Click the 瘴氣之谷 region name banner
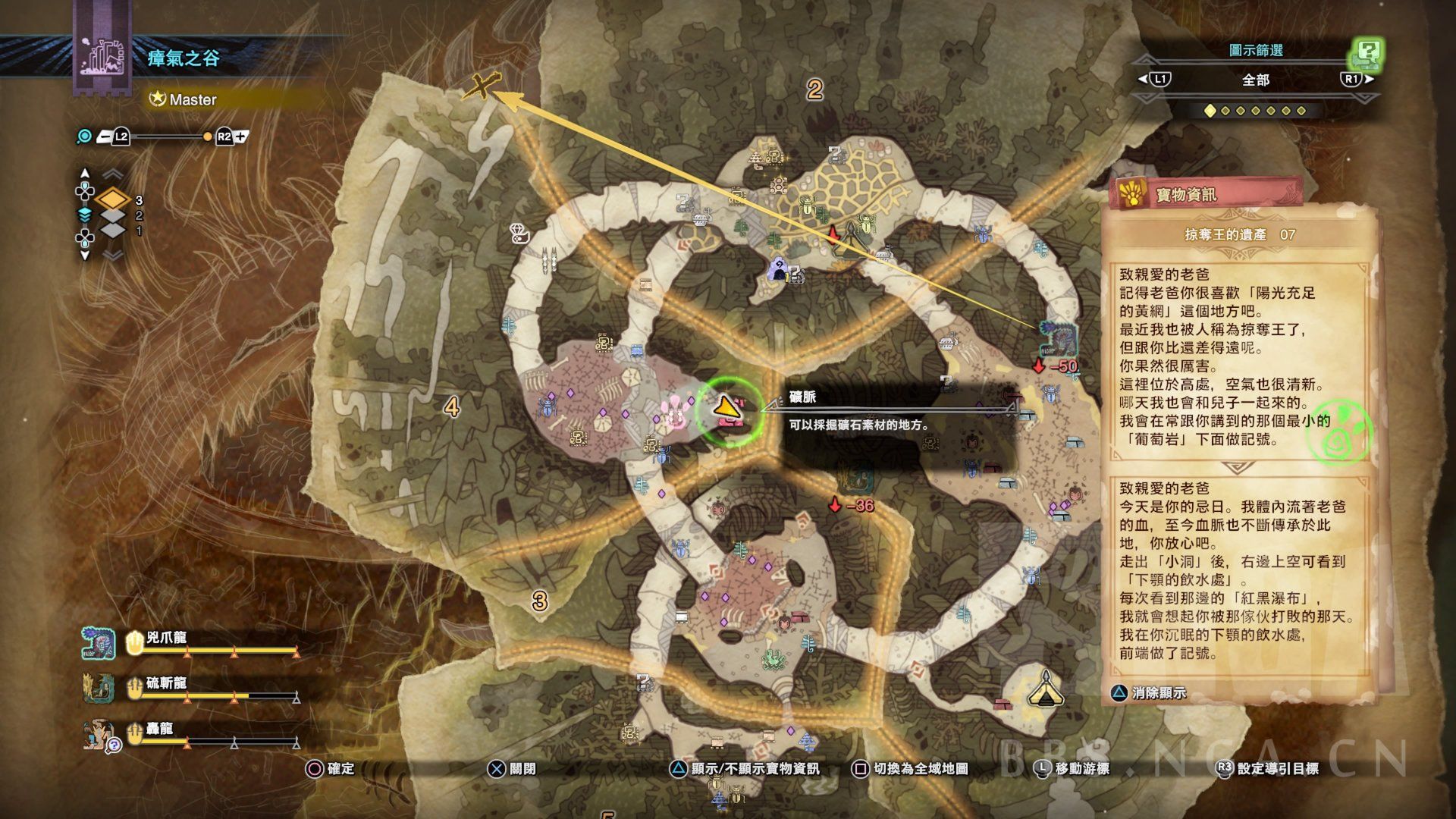 coord(184,58)
